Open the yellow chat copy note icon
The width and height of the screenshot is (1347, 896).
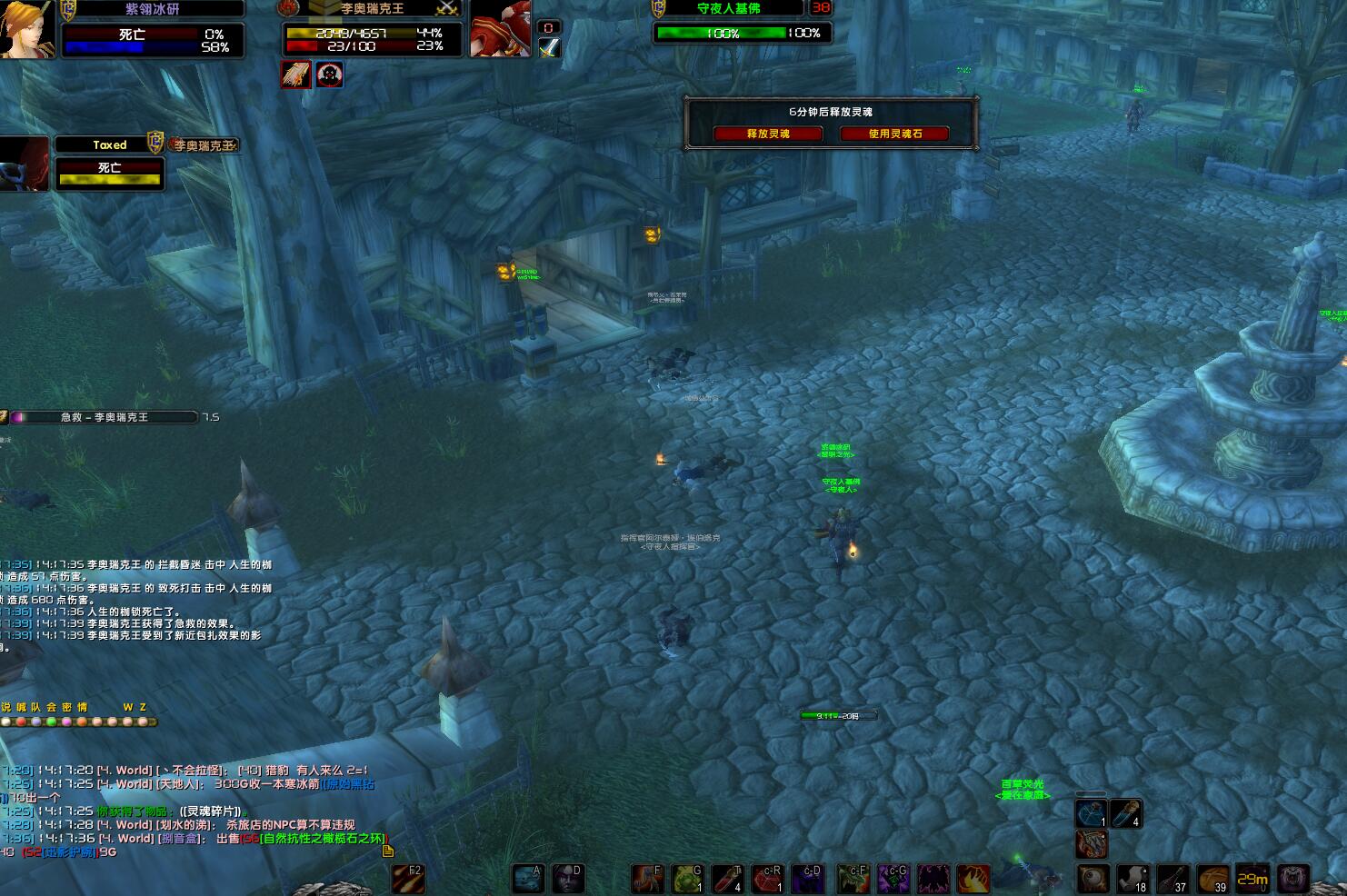coord(388,851)
